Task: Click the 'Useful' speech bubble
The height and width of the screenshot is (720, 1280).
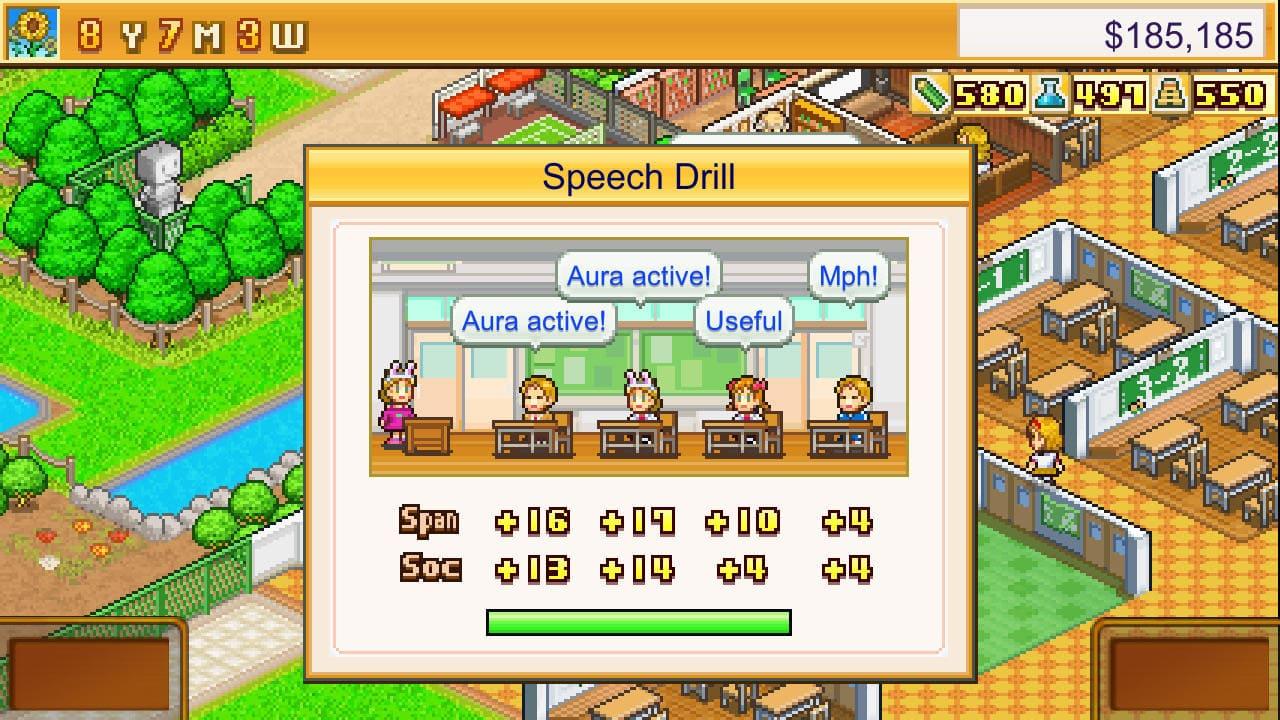Action: coord(744,320)
